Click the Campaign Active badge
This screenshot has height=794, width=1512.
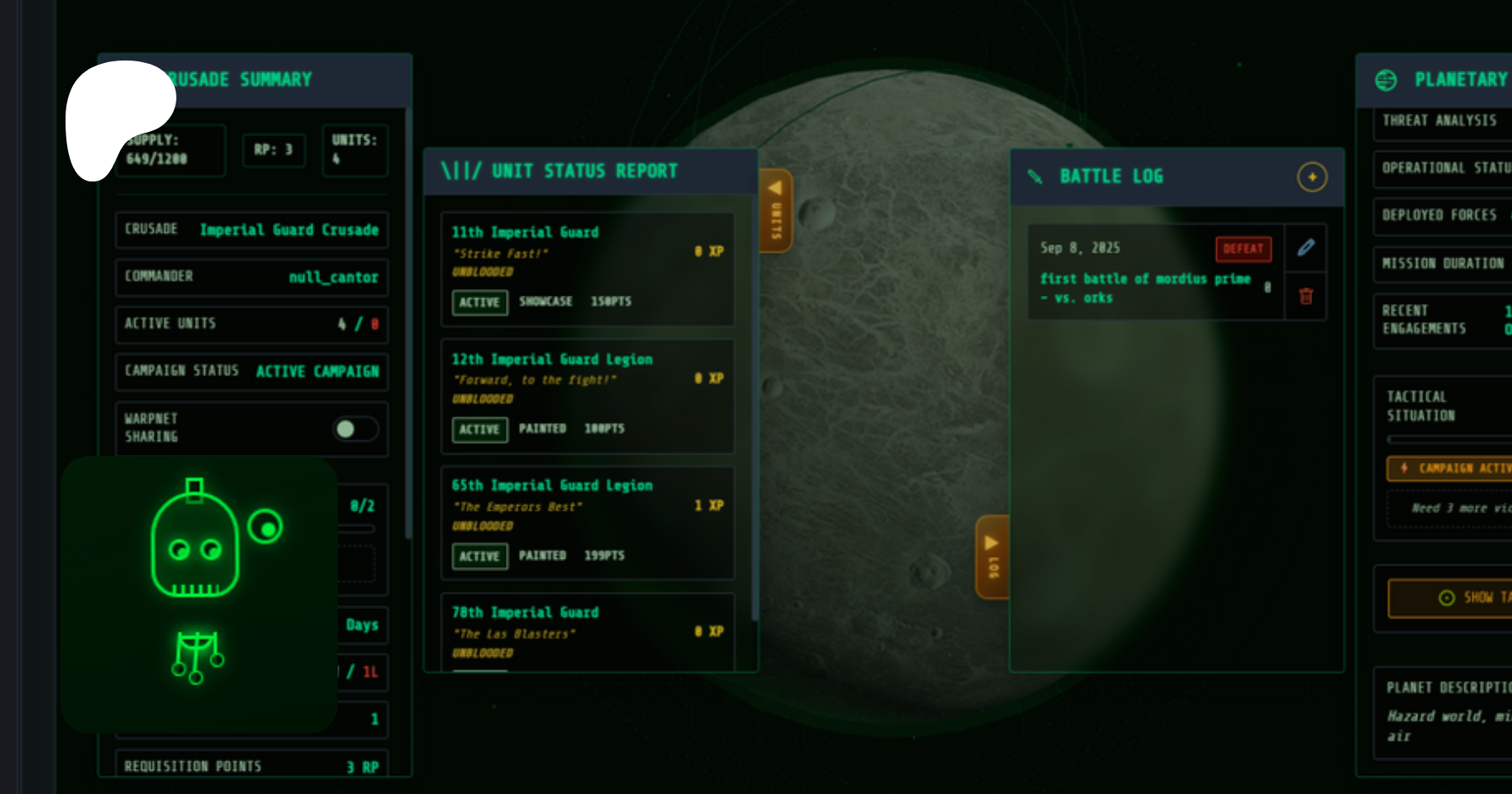click(x=1450, y=468)
